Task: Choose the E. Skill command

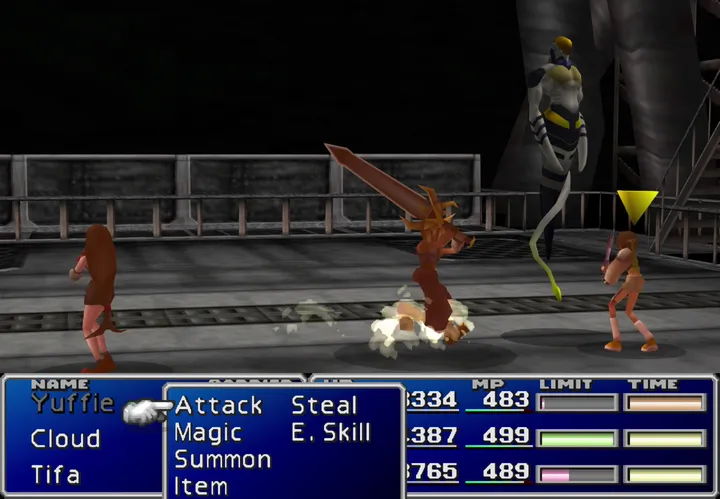Action: 331,433
